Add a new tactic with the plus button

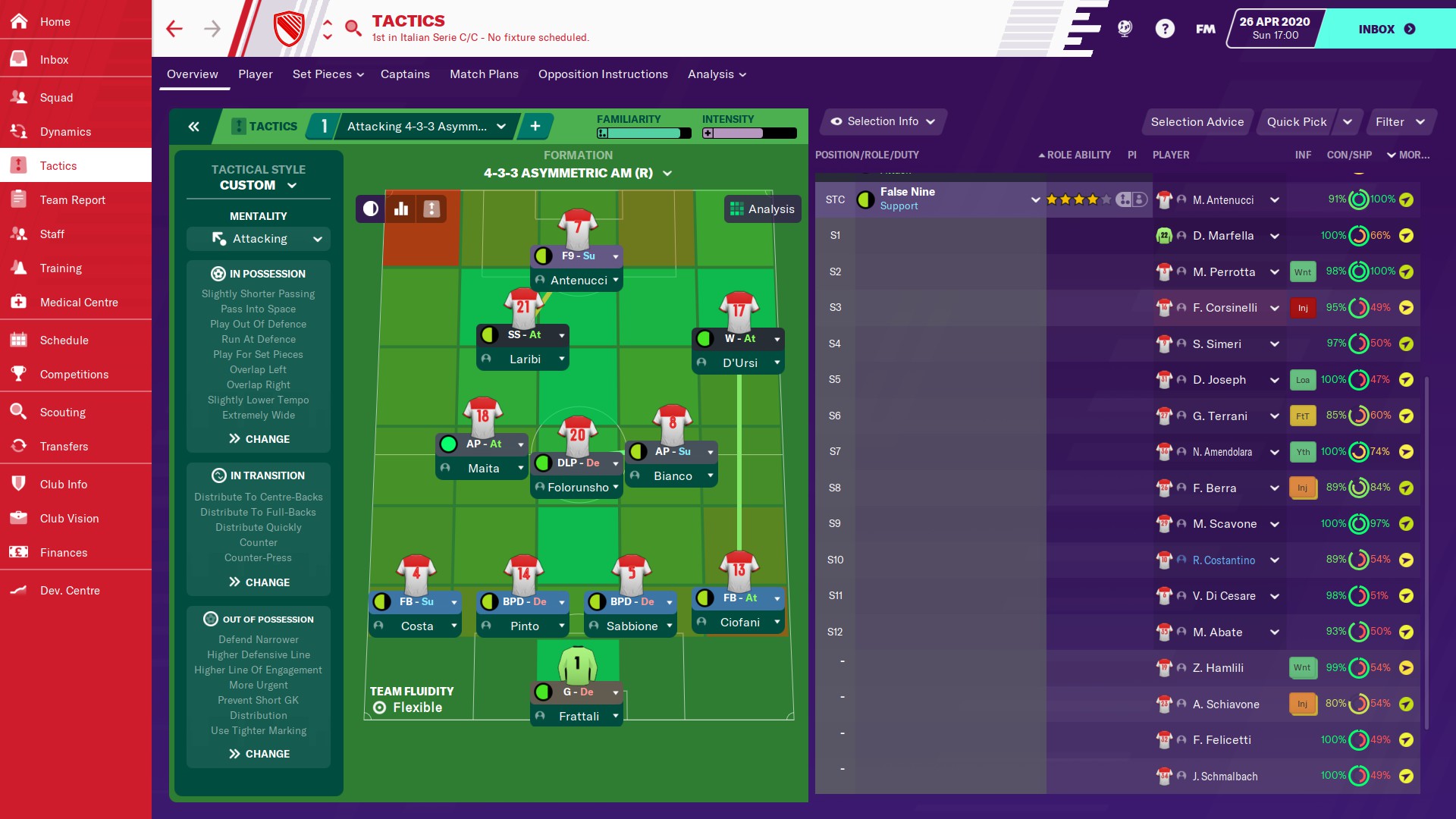coord(535,127)
